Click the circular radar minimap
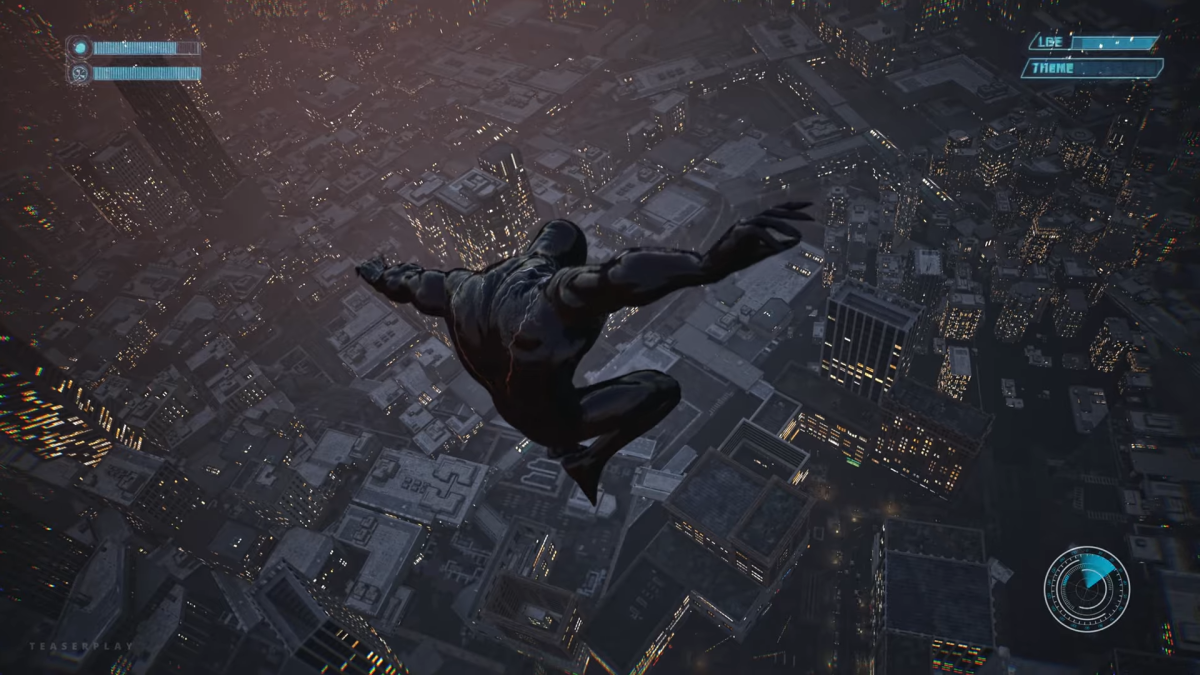The image size is (1200, 675). coord(1087,589)
